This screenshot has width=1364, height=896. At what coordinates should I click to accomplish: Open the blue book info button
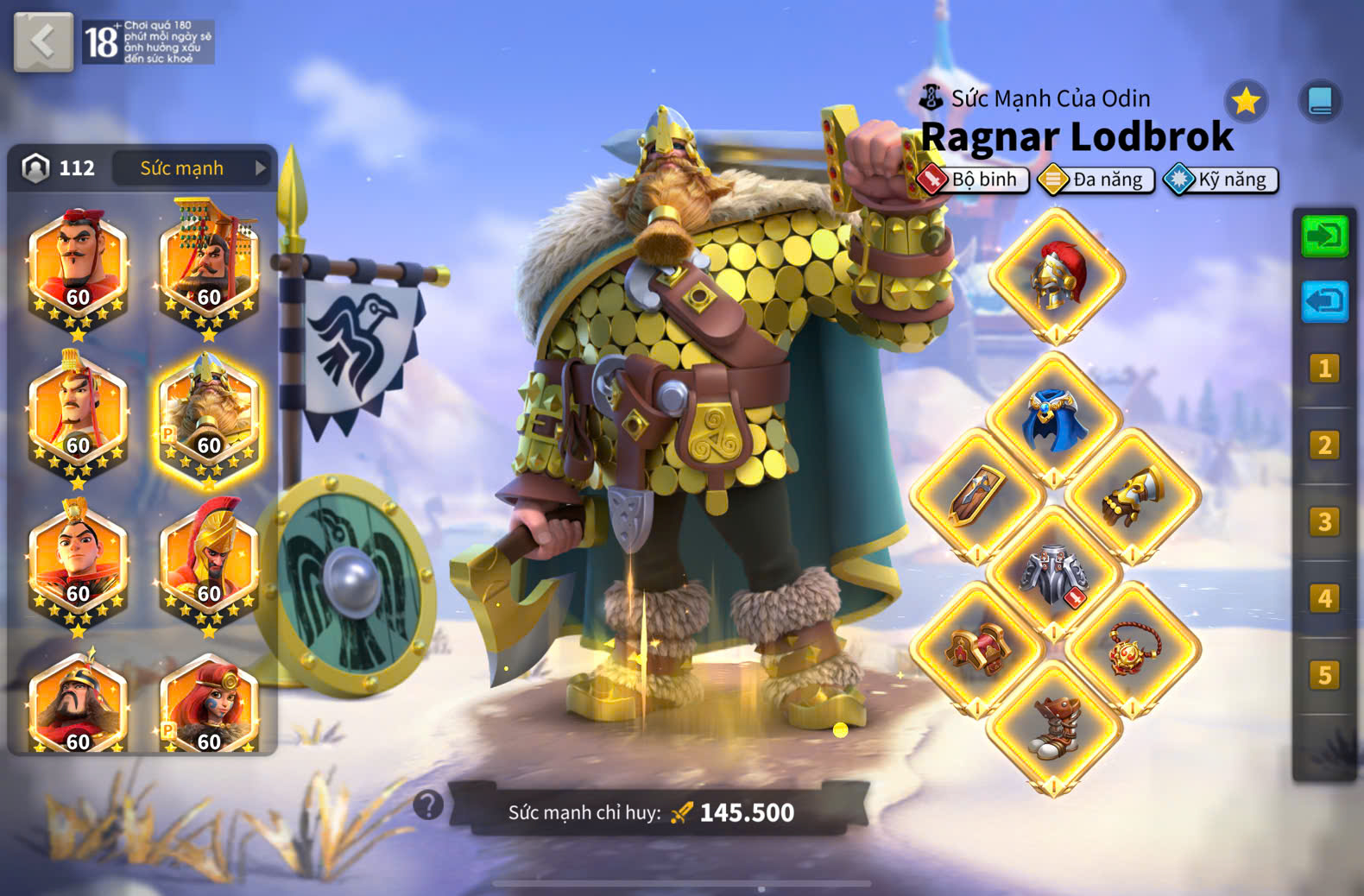click(1320, 102)
